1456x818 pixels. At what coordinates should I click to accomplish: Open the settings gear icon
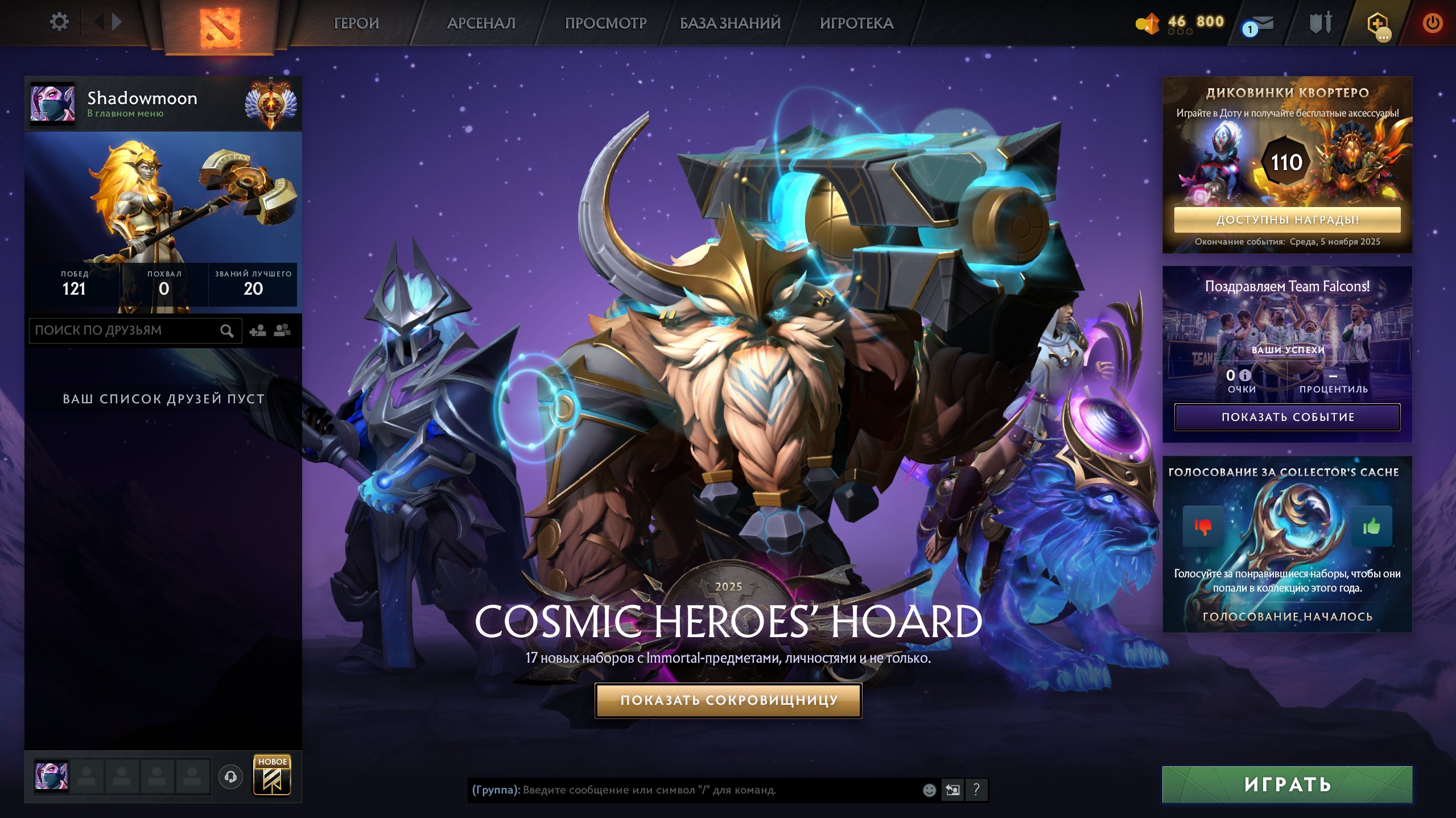[59, 21]
